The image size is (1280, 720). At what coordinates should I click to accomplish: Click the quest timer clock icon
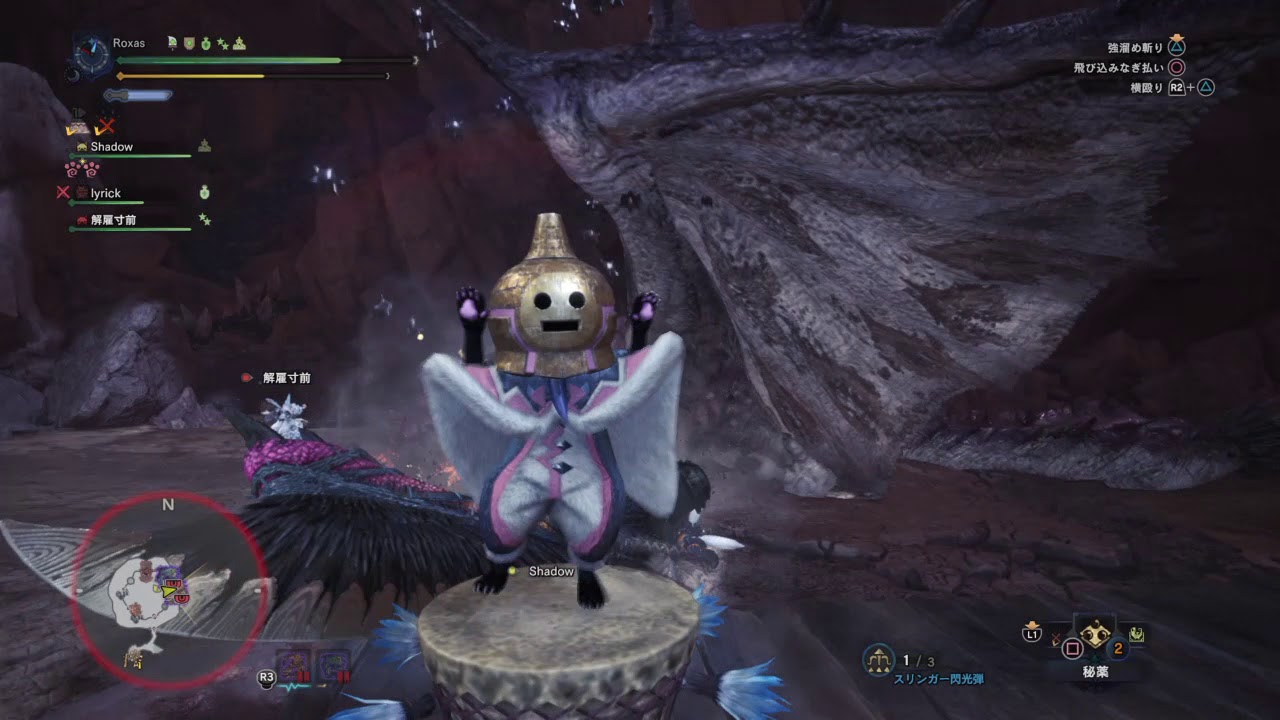pos(92,55)
